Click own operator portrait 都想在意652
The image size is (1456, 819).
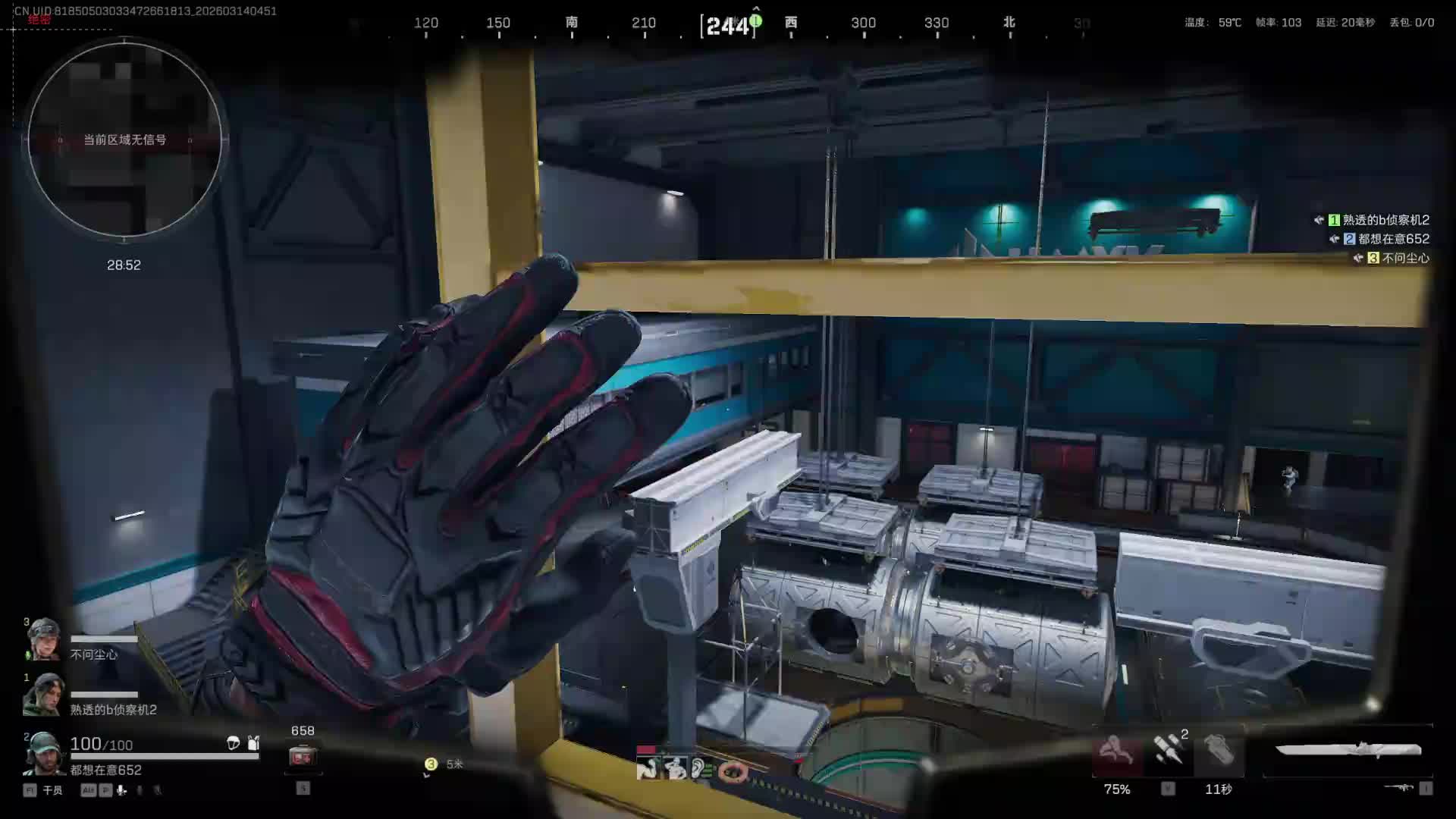43,753
